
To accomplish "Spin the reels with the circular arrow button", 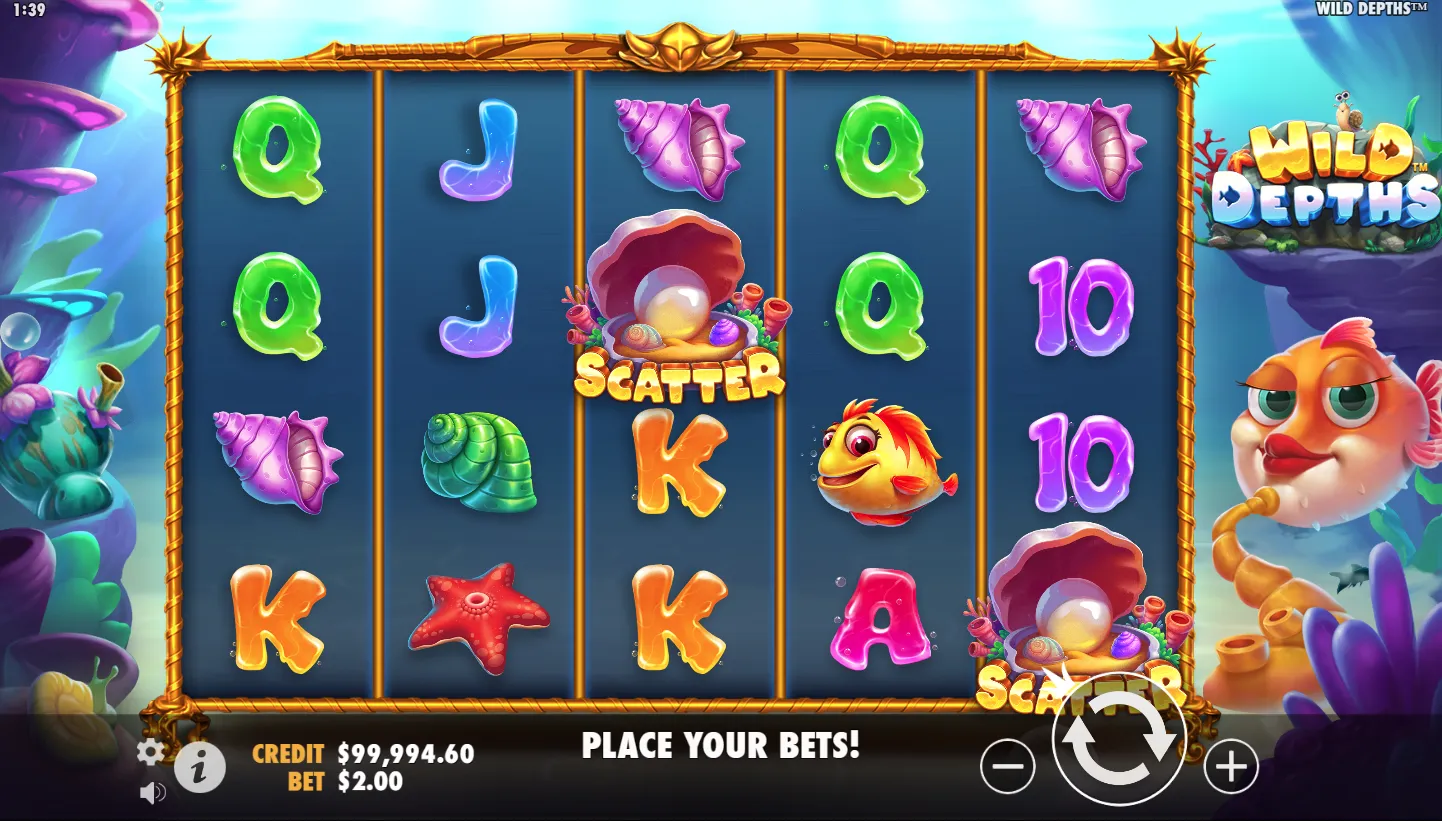I will tap(1119, 740).
